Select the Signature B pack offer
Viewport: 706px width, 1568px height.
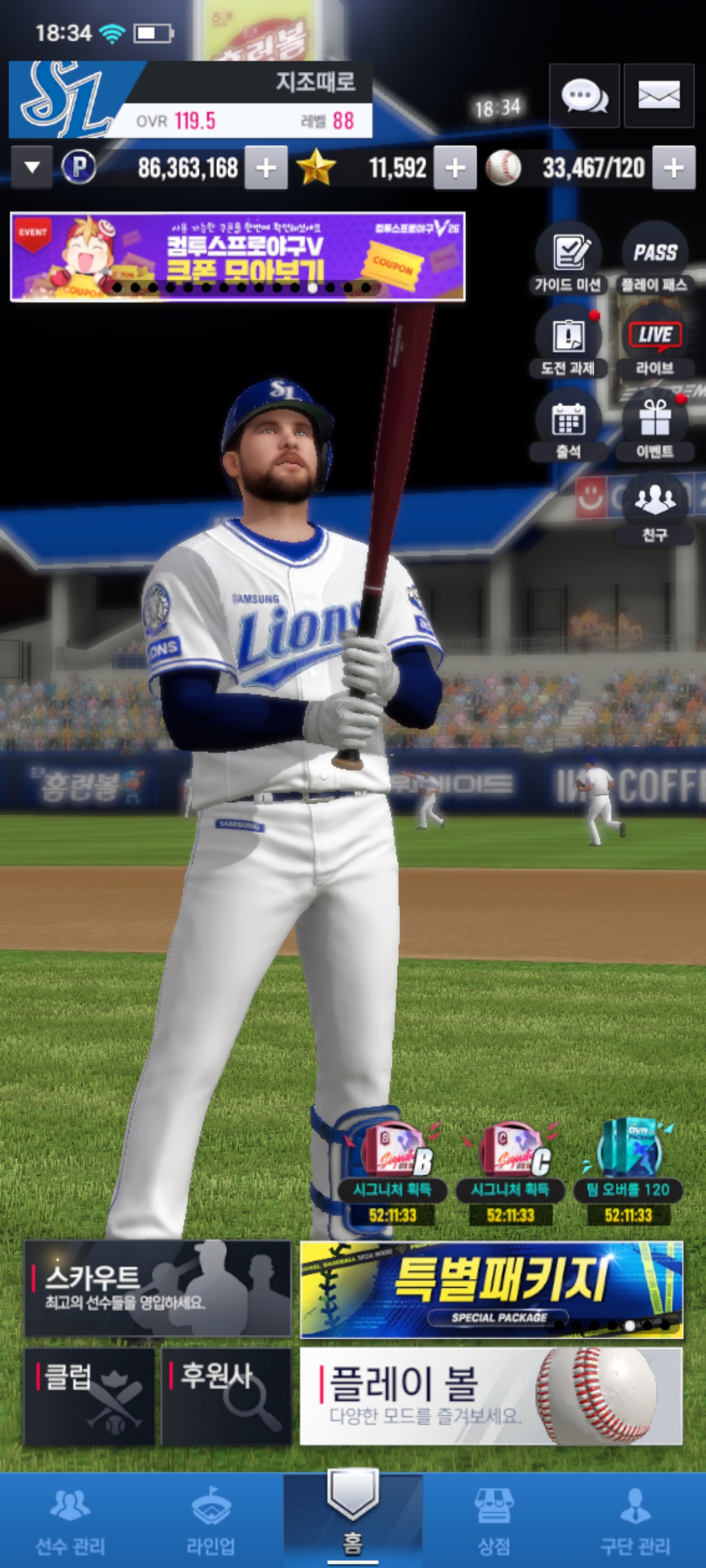pyautogui.click(x=393, y=1169)
